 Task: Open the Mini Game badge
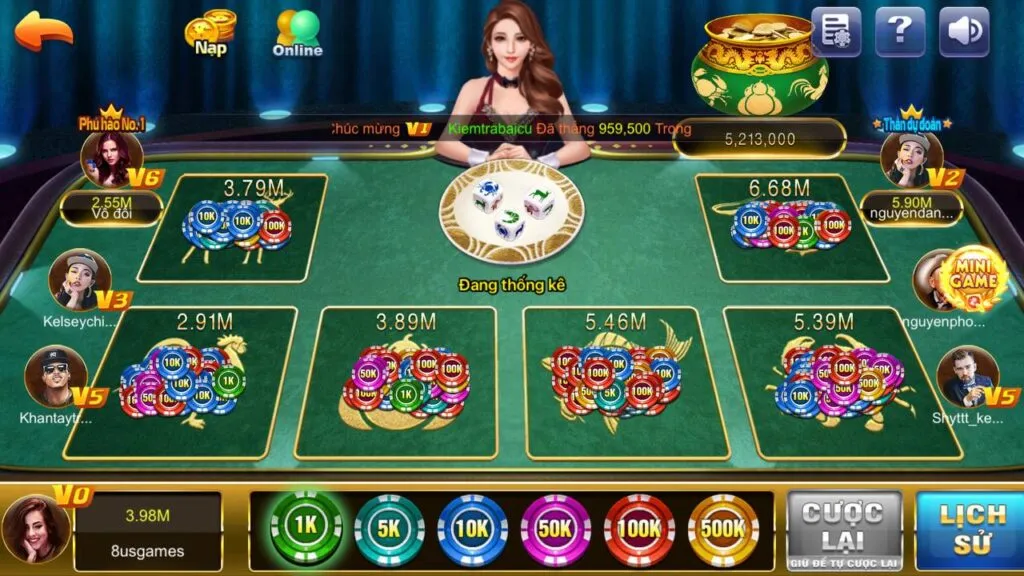(x=973, y=275)
